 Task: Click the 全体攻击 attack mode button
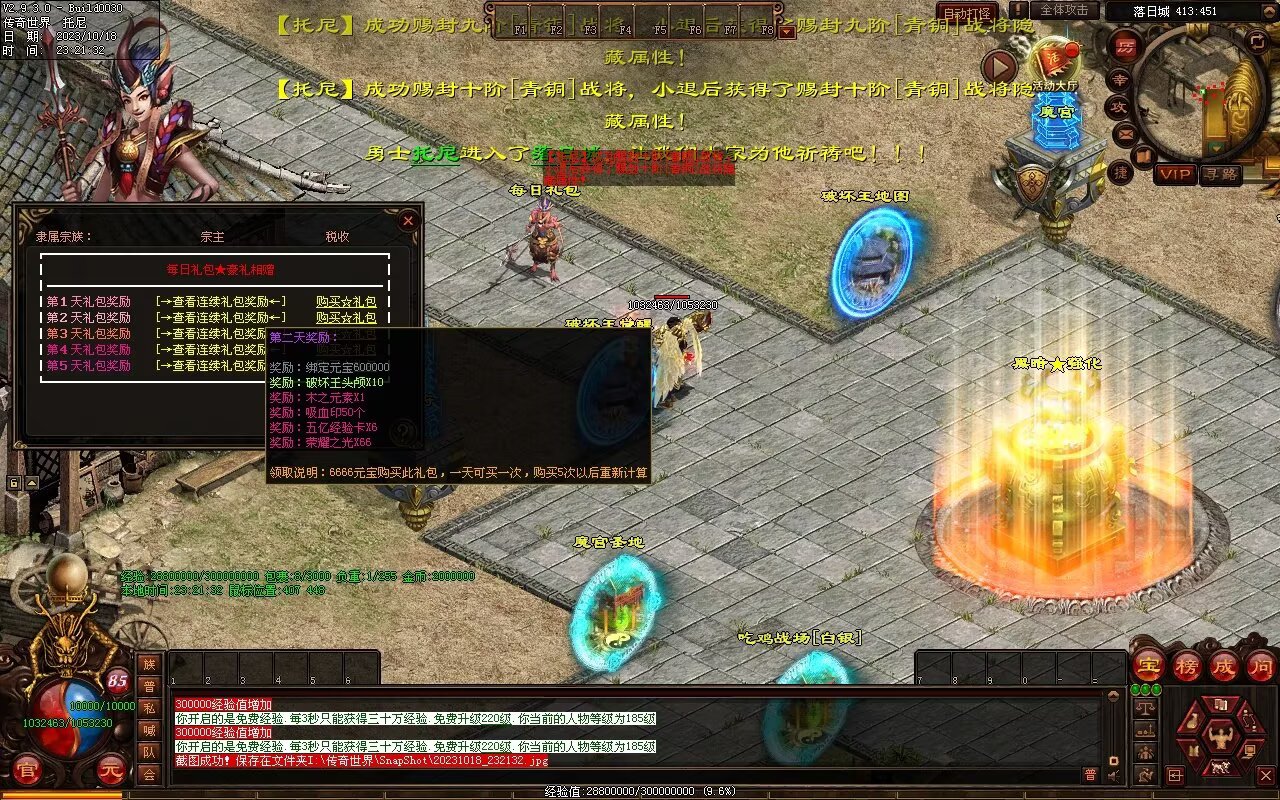1063,10
